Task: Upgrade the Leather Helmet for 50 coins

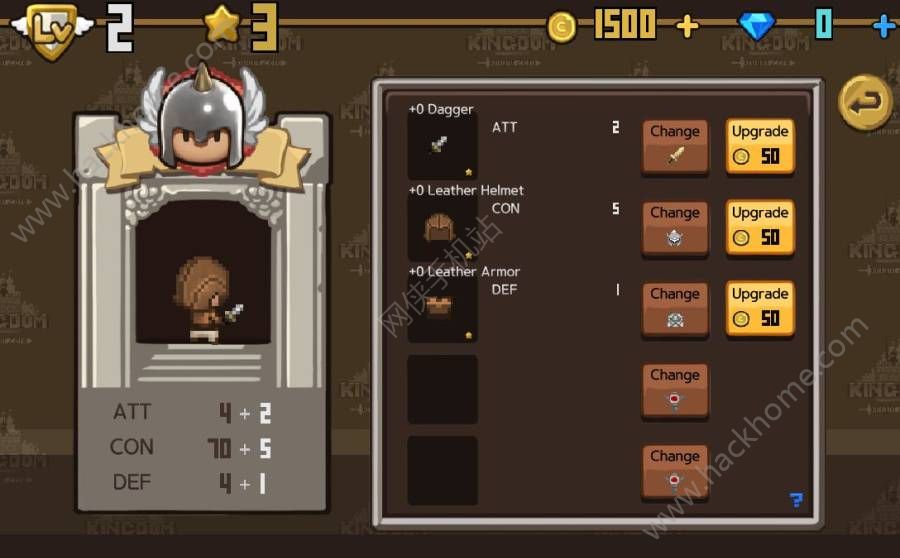Action: tap(760, 227)
